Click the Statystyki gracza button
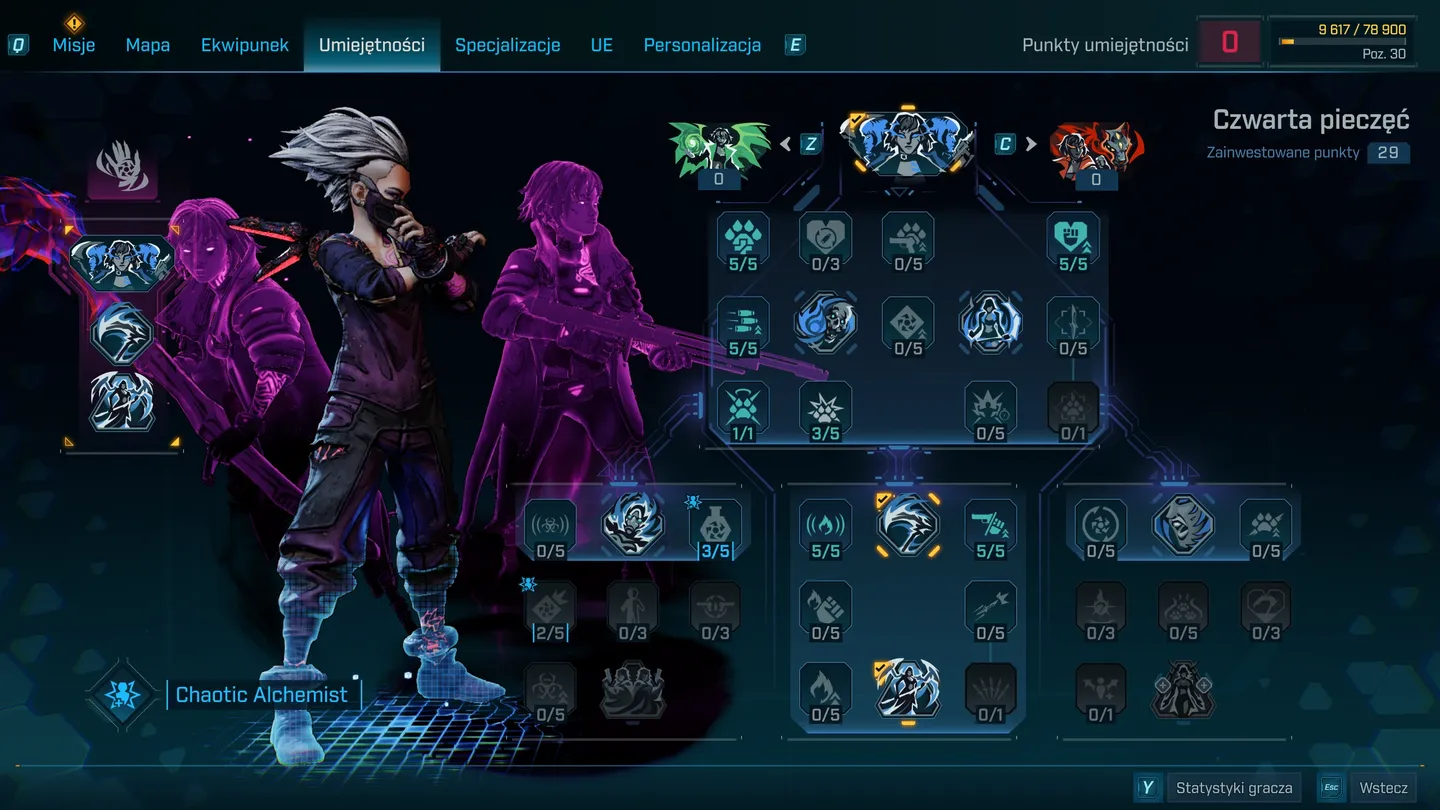This screenshot has height=810, width=1440. [1235, 787]
